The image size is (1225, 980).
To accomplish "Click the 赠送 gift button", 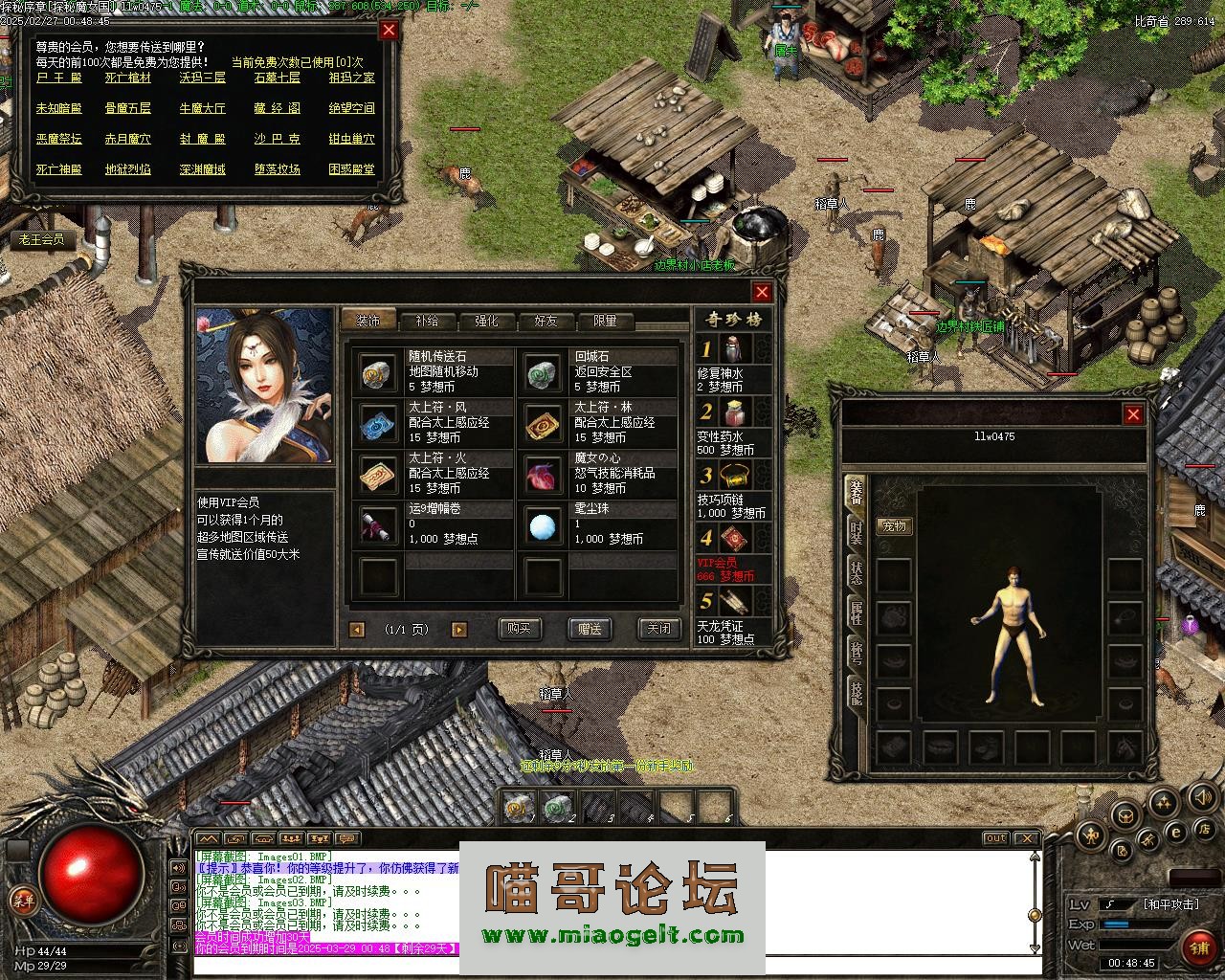I will pos(590,629).
